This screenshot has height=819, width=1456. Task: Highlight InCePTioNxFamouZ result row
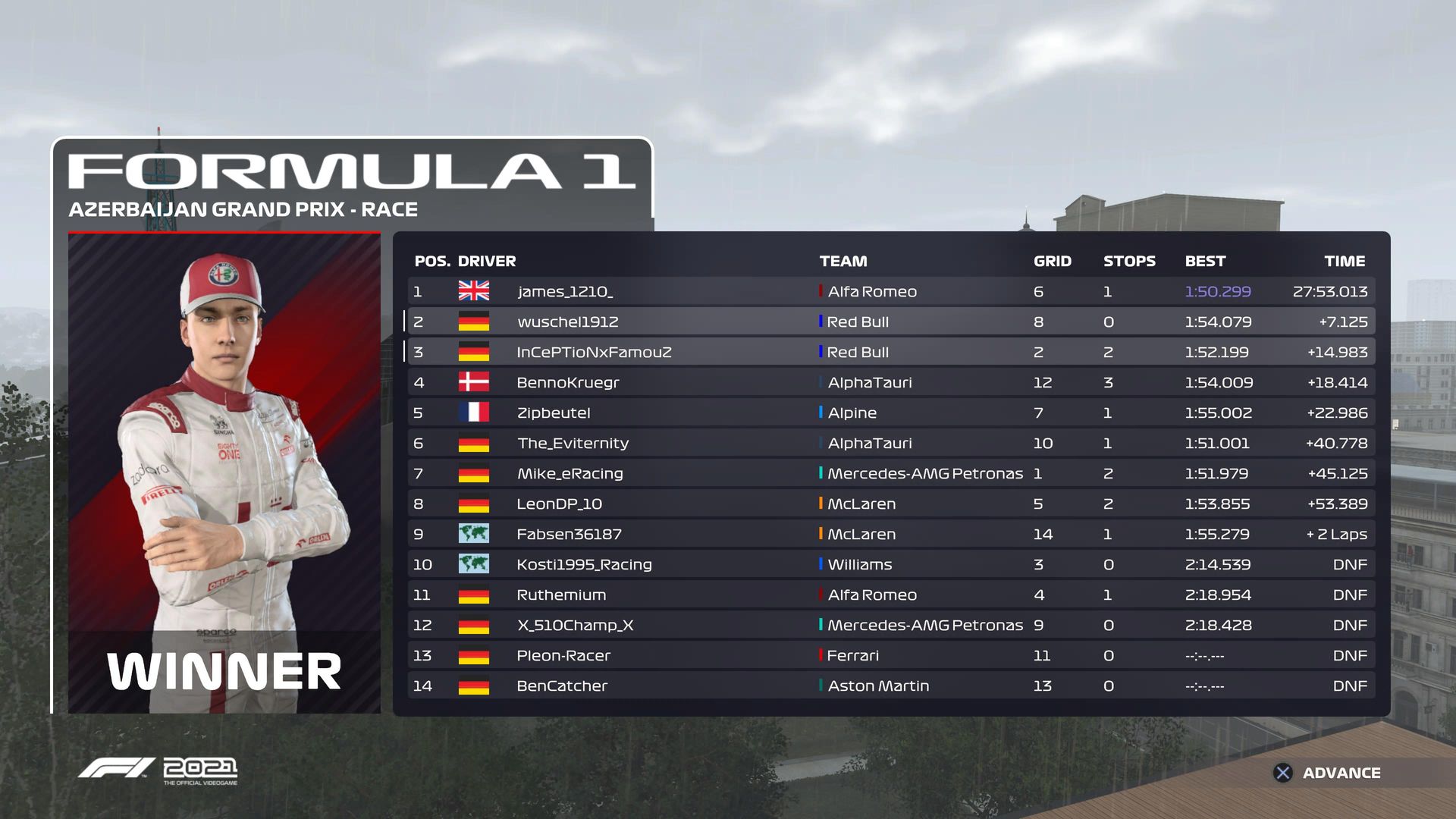coord(890,352)
